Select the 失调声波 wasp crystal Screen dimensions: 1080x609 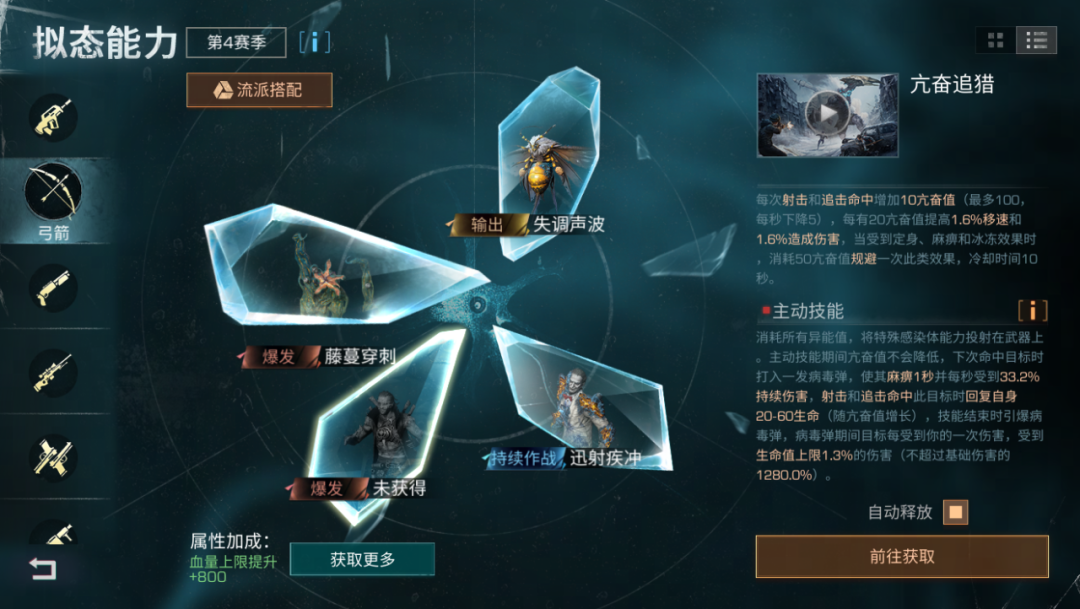(548, 160)
